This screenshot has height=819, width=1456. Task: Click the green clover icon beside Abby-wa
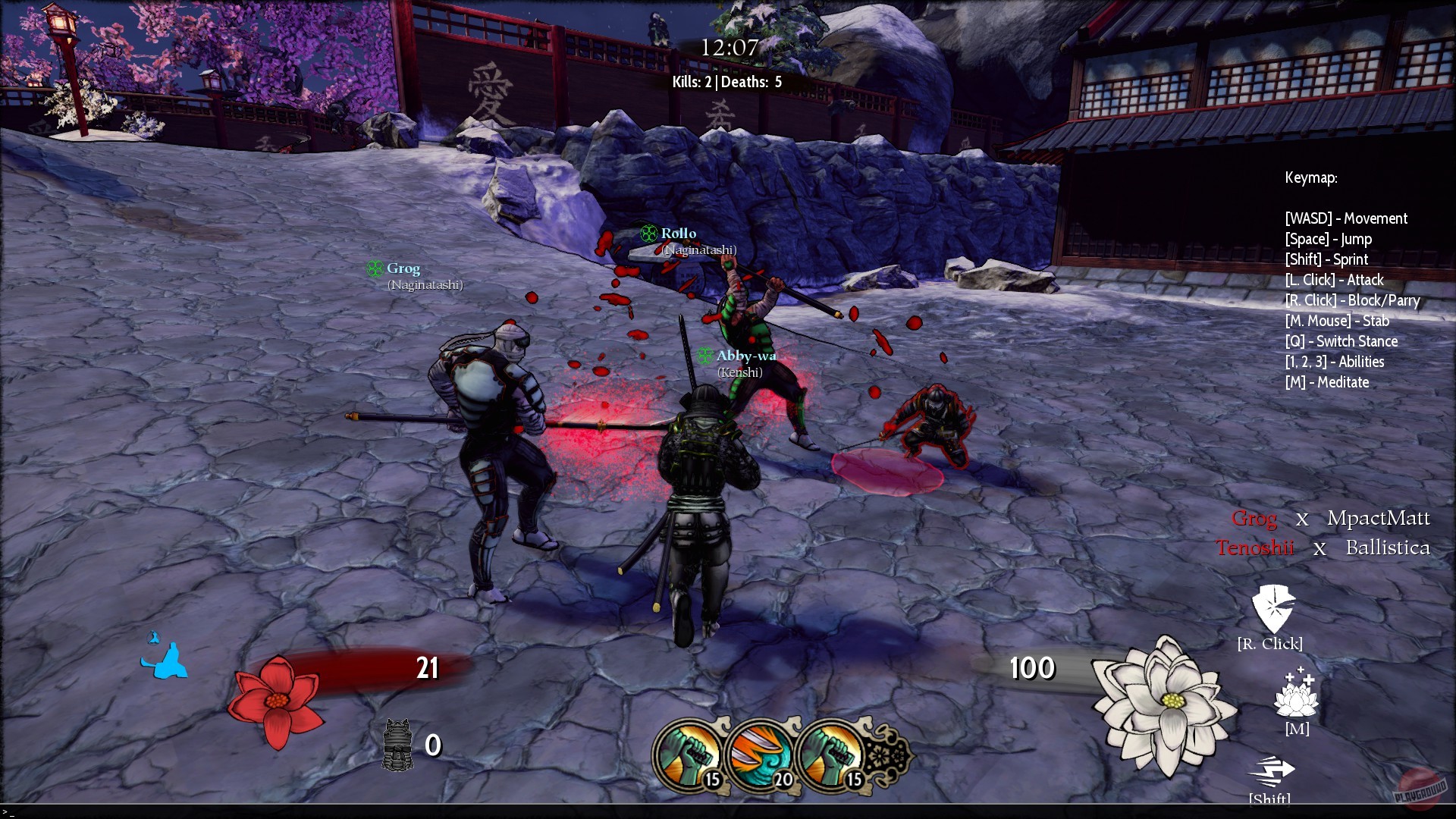pos(705,354)
